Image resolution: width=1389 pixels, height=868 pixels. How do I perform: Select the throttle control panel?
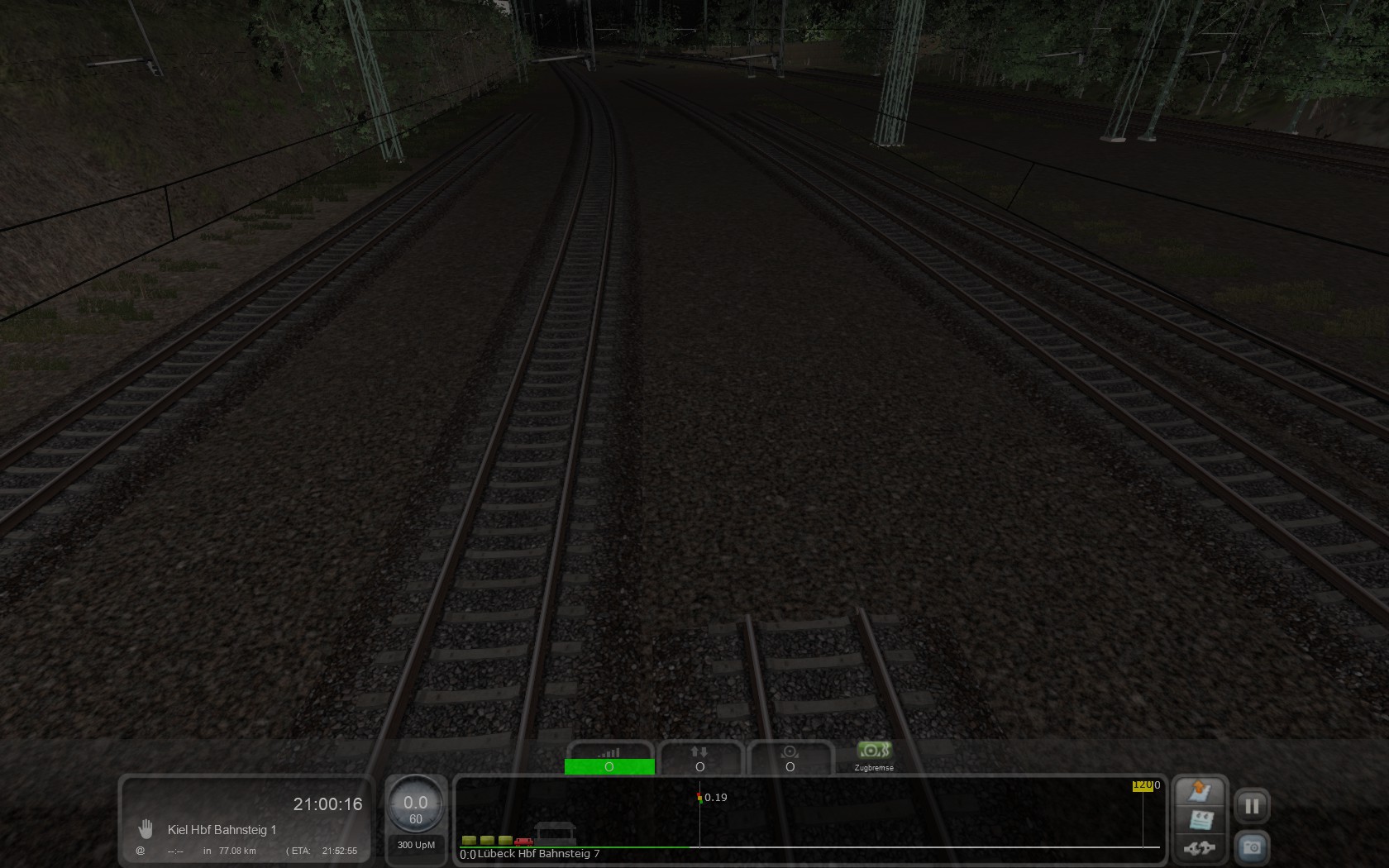coord(609,759)
